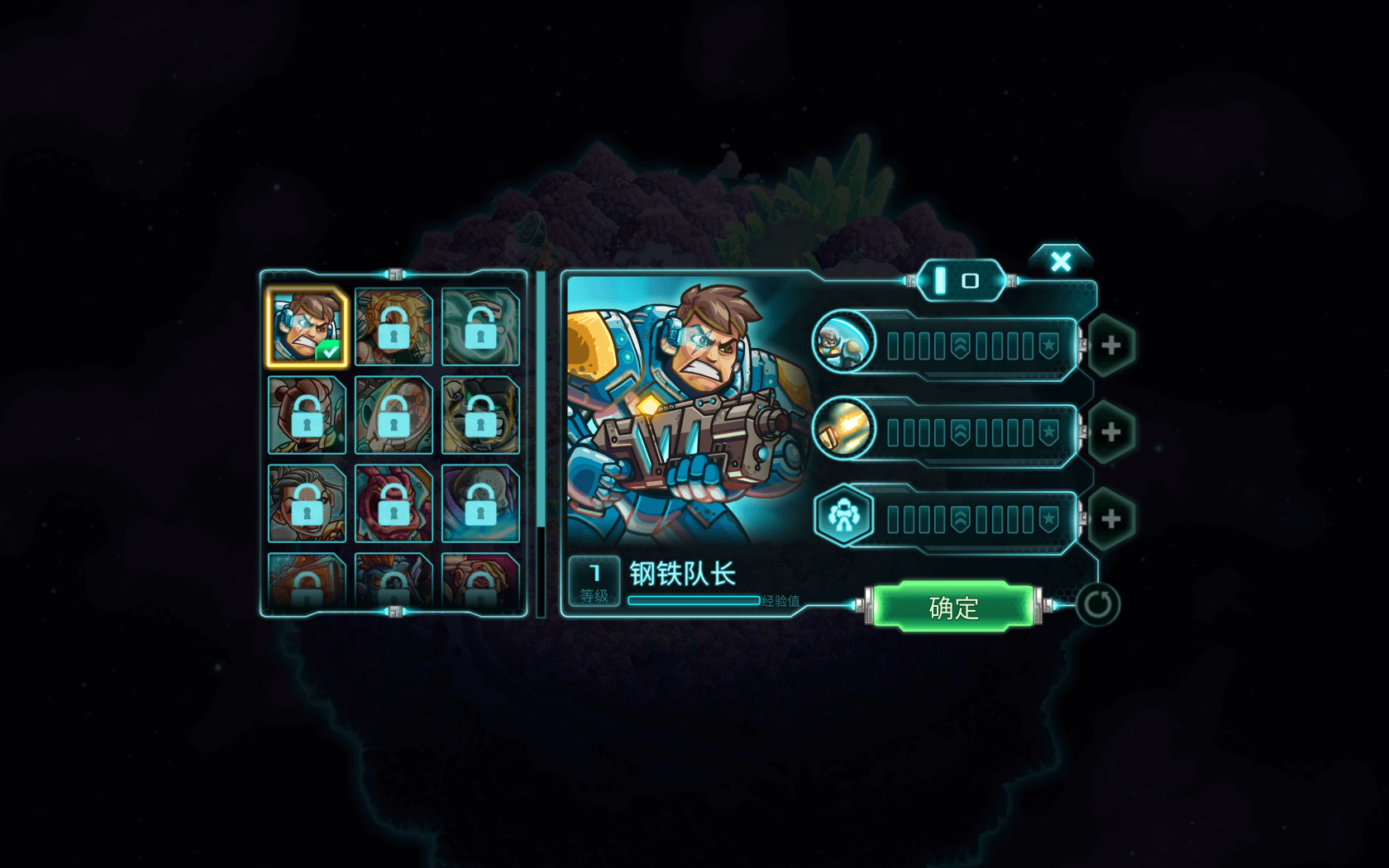Click the reset skill points circular arrow
The height and width of the screenshot is (868, 1389).
(1098, 604)
